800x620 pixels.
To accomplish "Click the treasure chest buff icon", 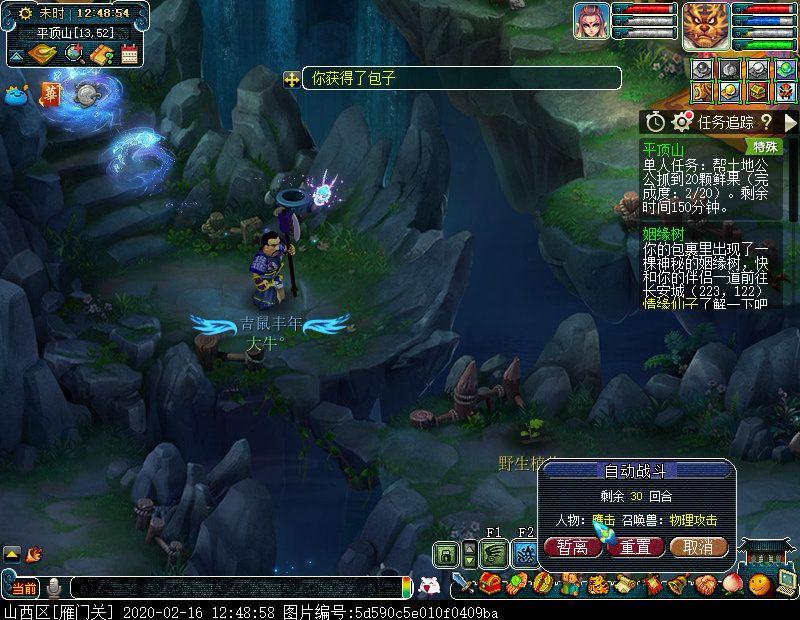I will pyautogui.click(x=759, y=91).
